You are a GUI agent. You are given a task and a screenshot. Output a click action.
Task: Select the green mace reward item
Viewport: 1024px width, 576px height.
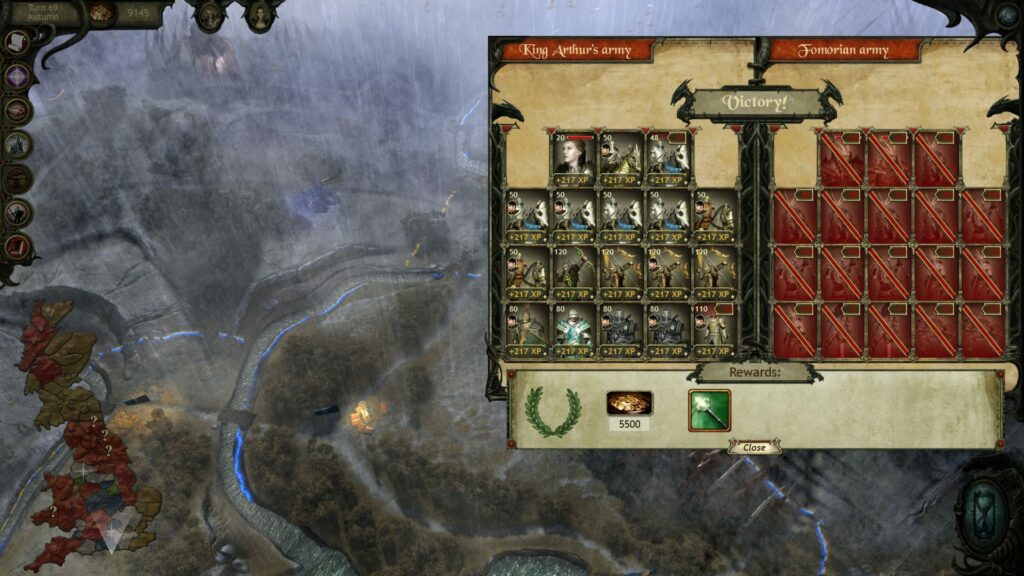pyautogui.click(x=709, y=410)
